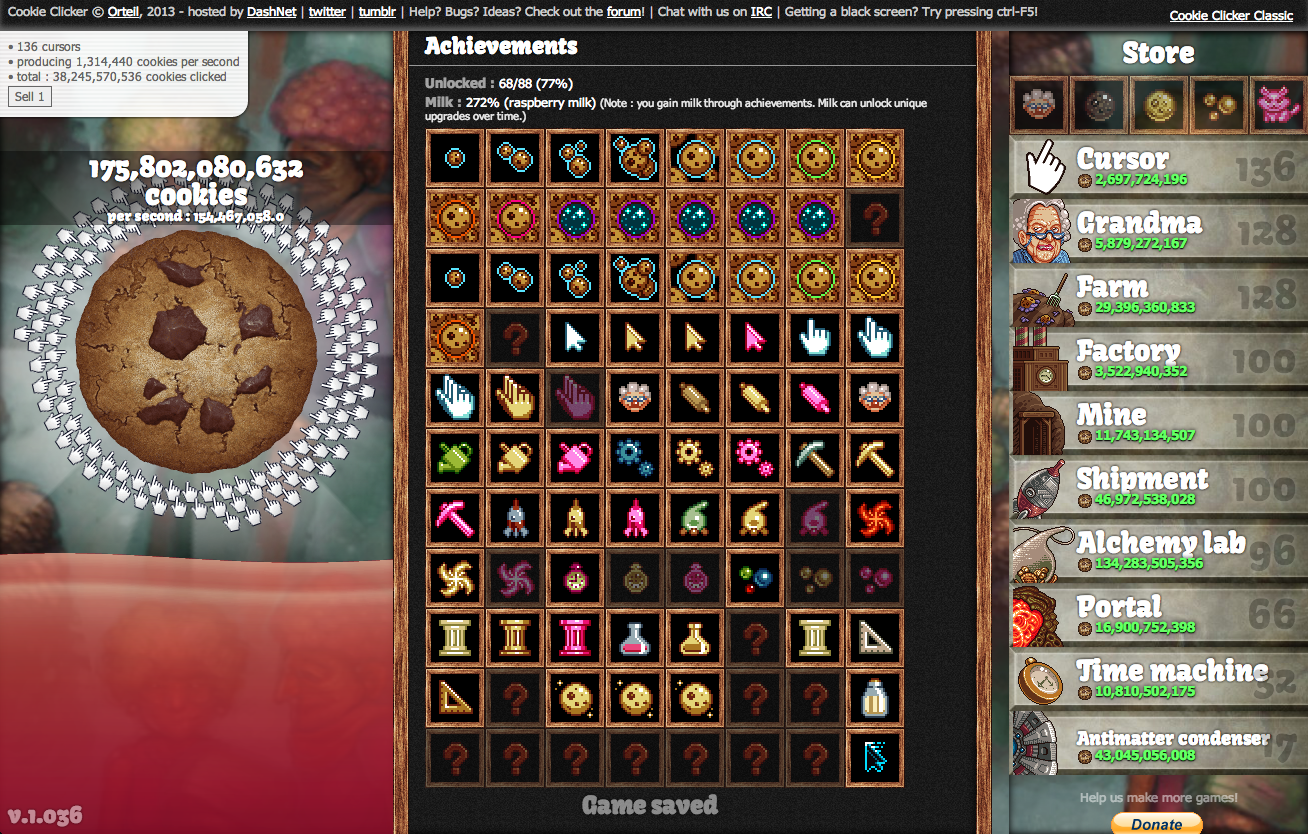The height and width of the screenshot is (834, 1308).
Task: Open the twitter link in the top bar
Action: pos(327,12)
